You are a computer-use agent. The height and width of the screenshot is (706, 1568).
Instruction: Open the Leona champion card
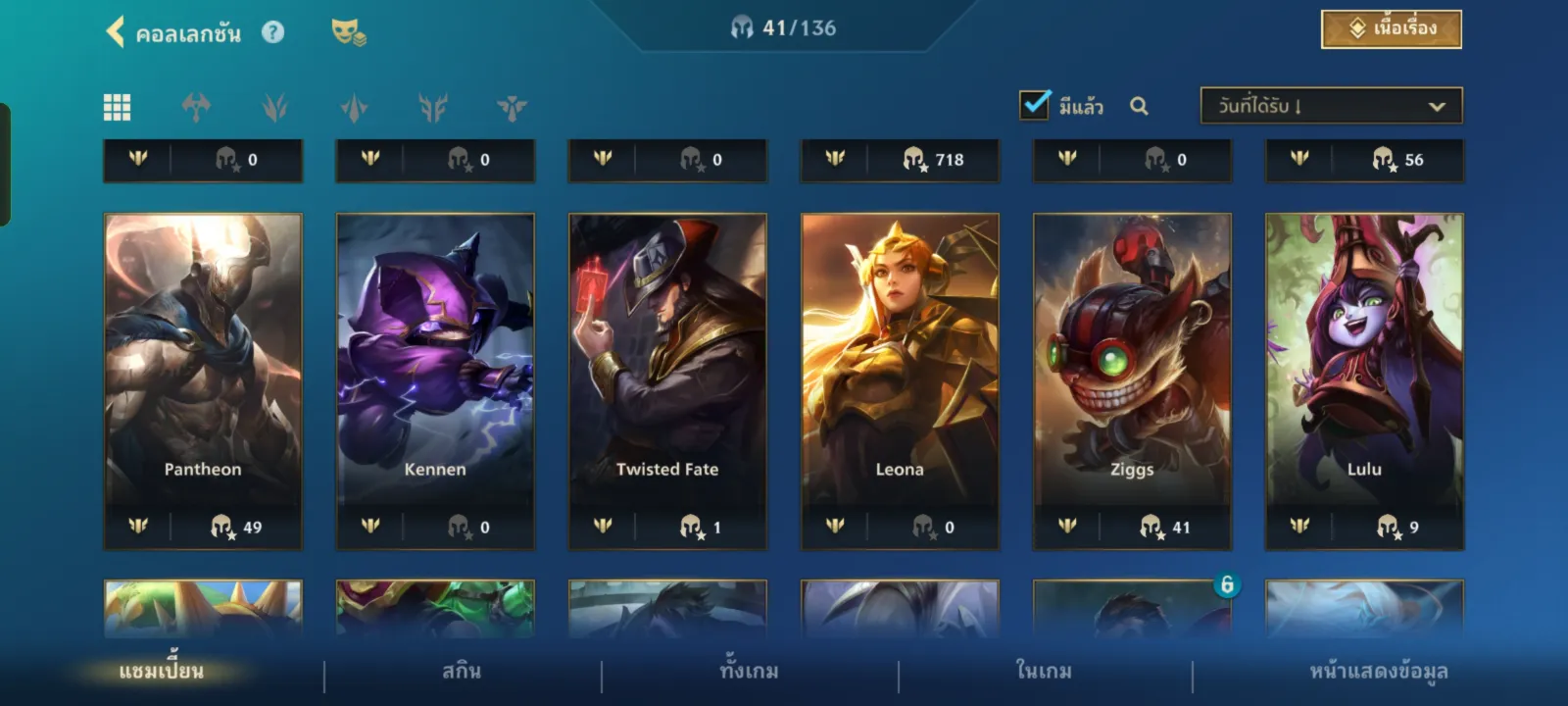pyautogui.click(x=900, y=363)
